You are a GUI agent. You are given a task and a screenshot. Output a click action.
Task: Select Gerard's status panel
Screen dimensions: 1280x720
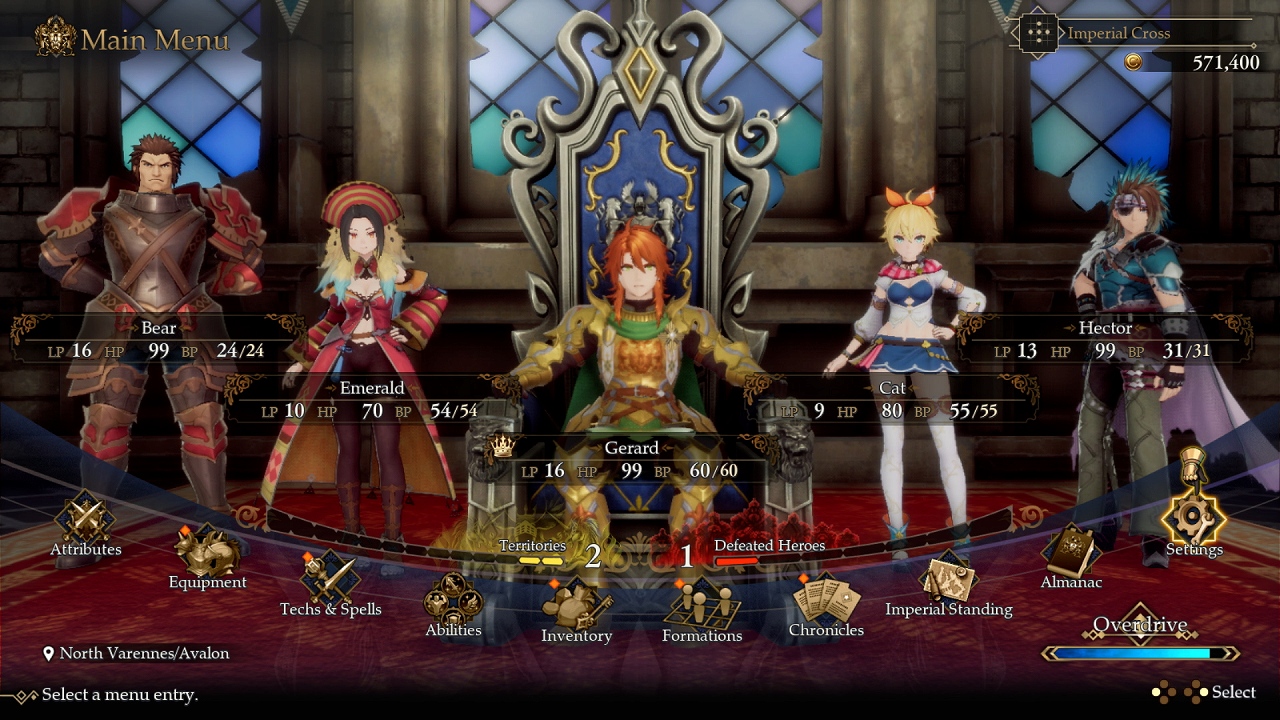tap(631, 460)
